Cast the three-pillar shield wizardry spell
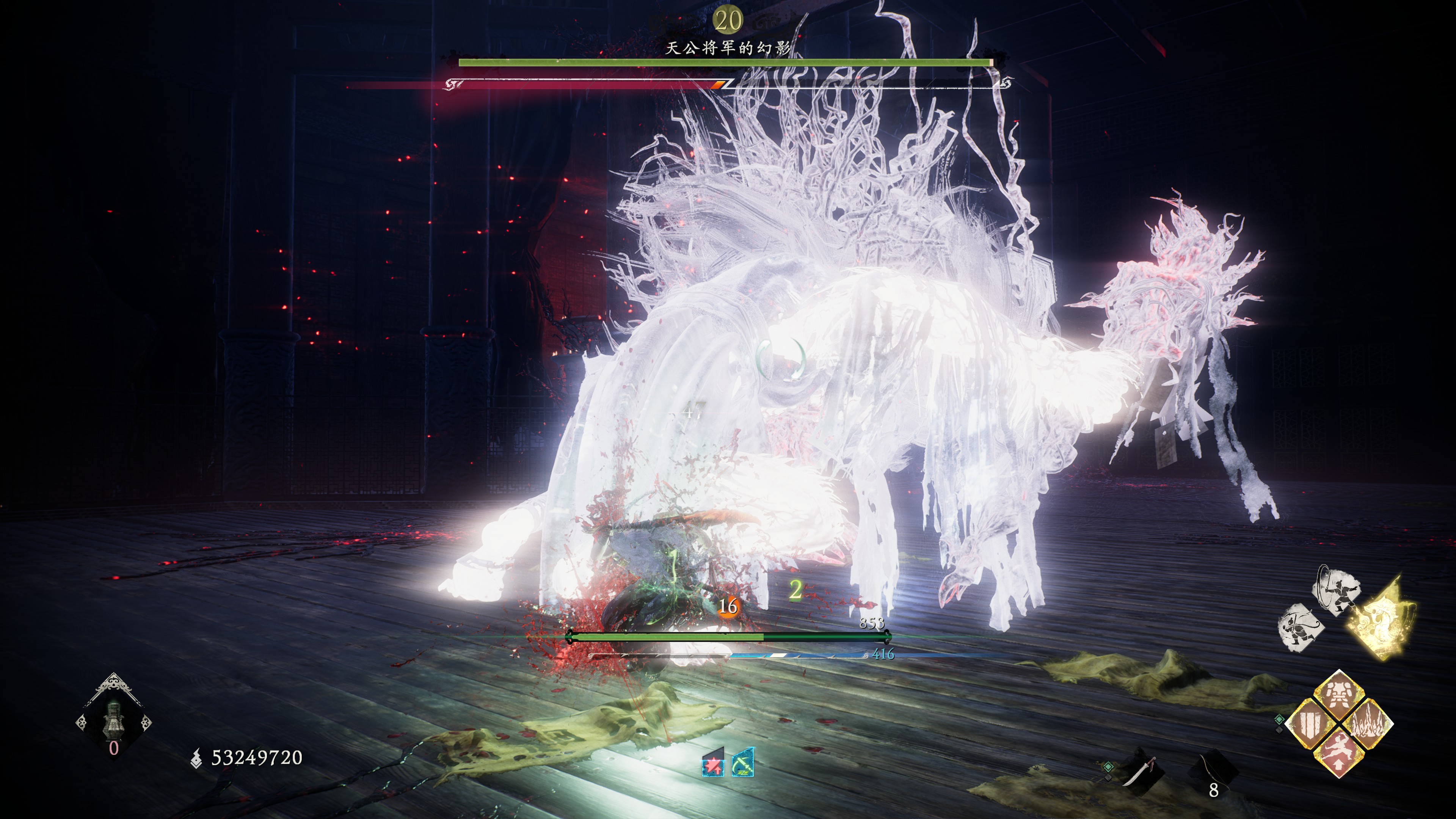1456x819 pixels. coord(1309,723)
